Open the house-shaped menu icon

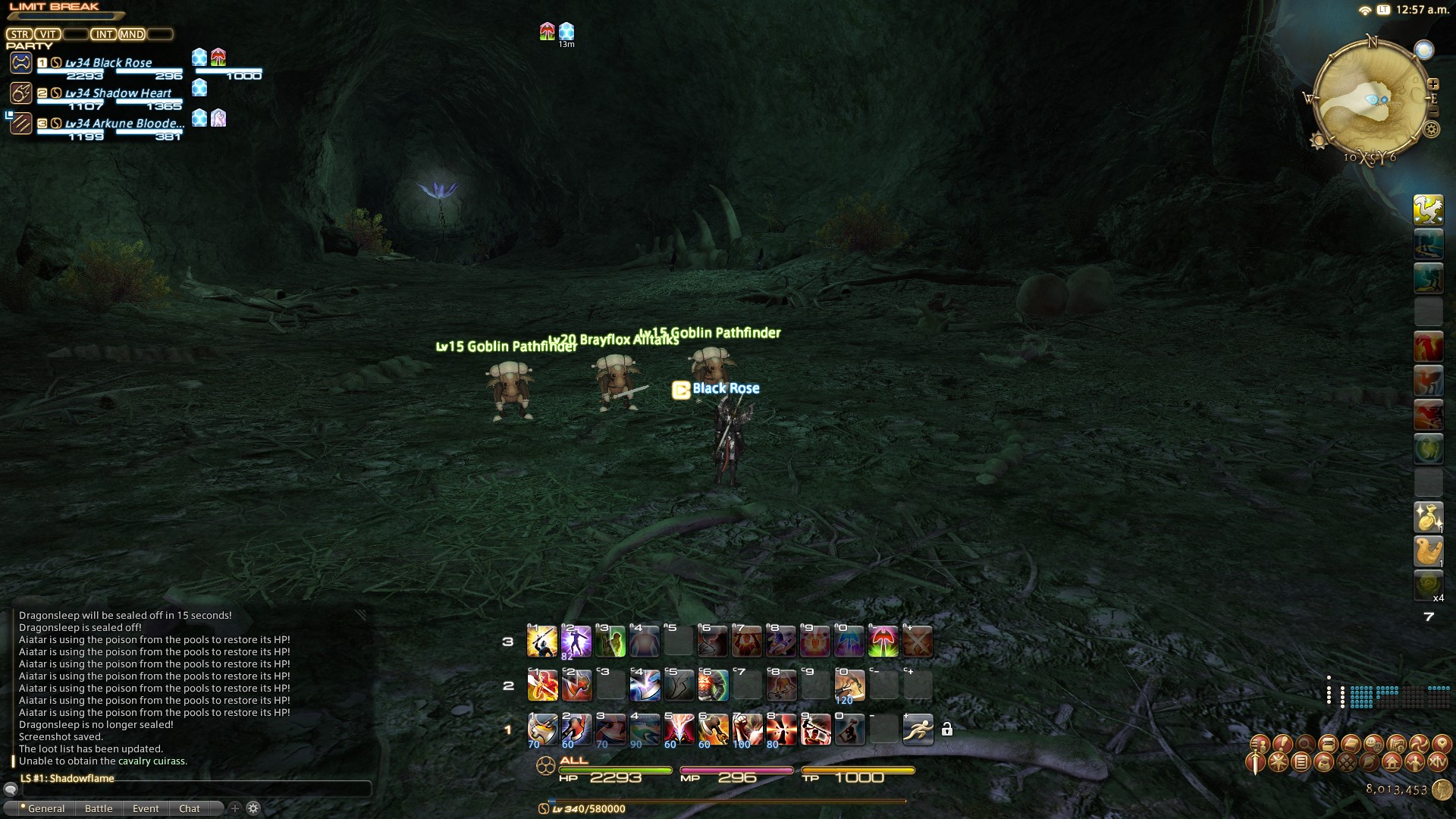click(1392, 762)
